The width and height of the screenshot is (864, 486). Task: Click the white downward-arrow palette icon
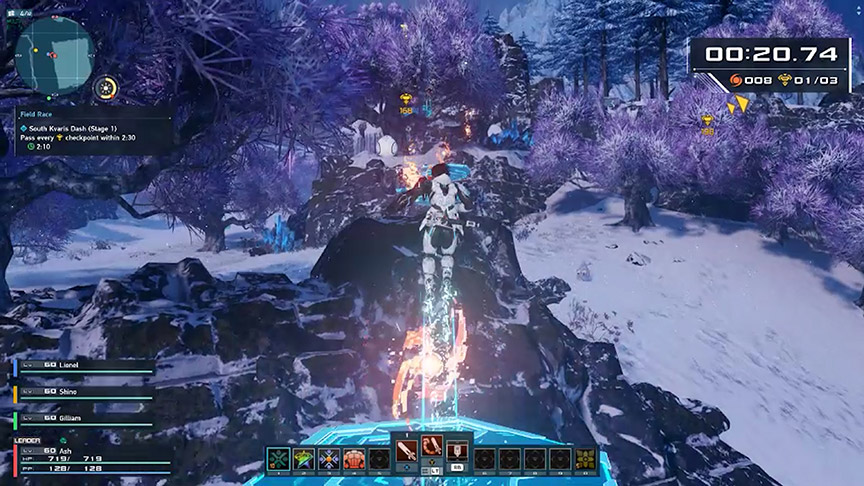tap(458, 449)
